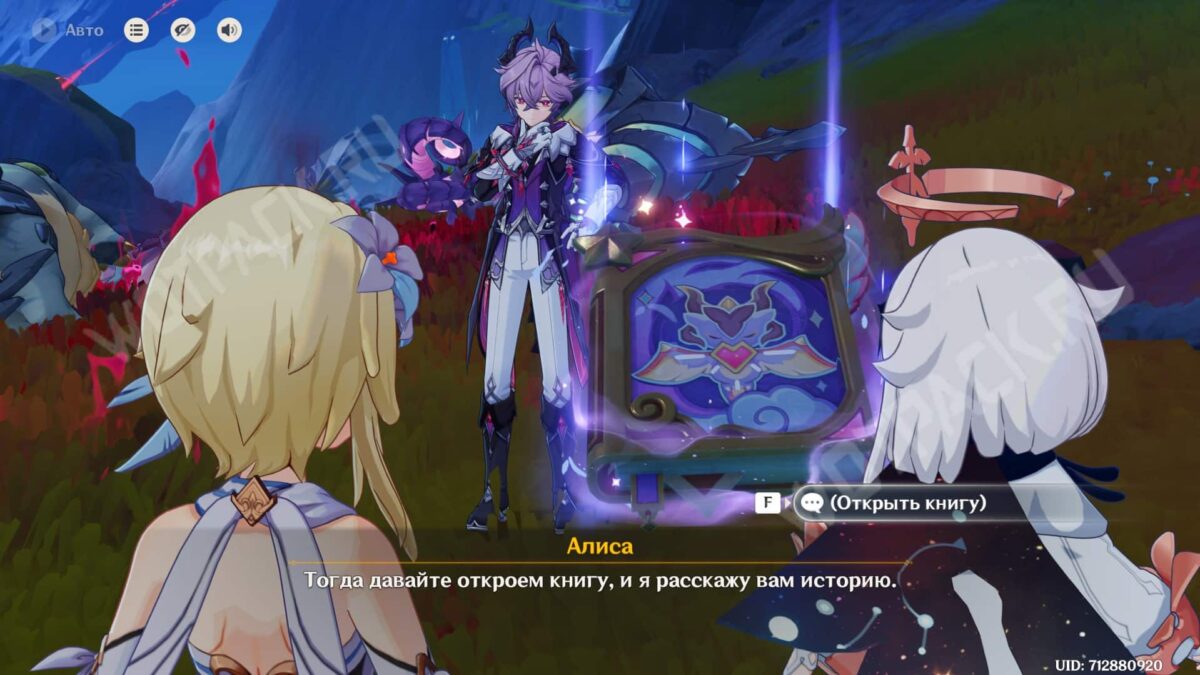
Task: Toggle the Авто auto-play dialogue button
Action: pos(68,30)
